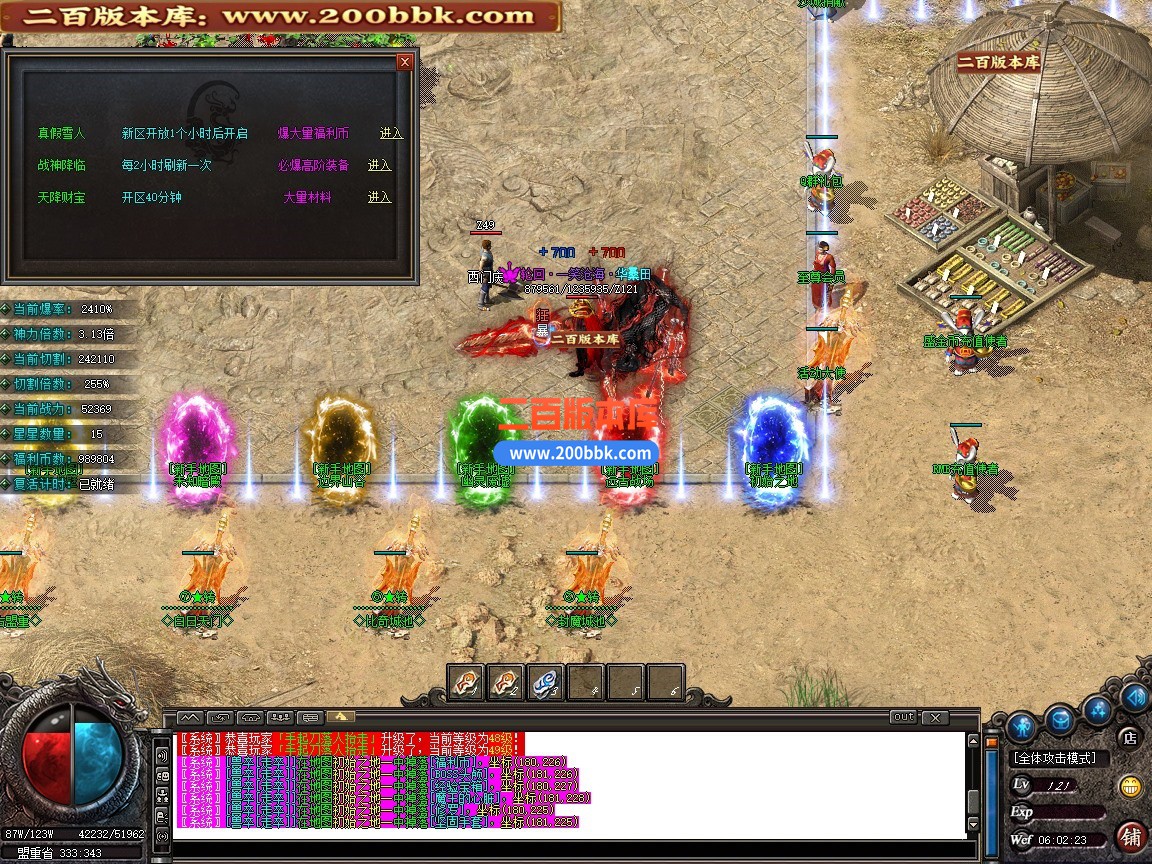Screen dimensions: 1152x864
Task: Open the skills panel with the sparkle icon
Action: 1099,709
